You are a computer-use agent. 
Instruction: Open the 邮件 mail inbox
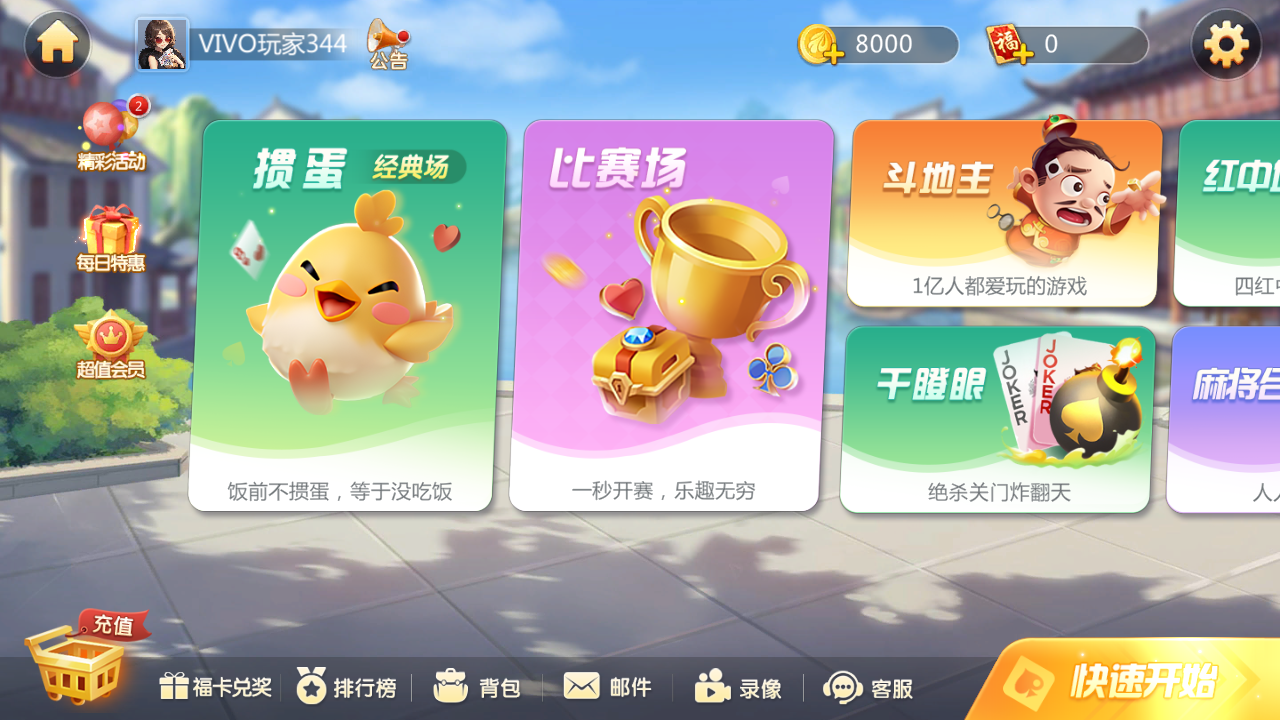point(607,687)
